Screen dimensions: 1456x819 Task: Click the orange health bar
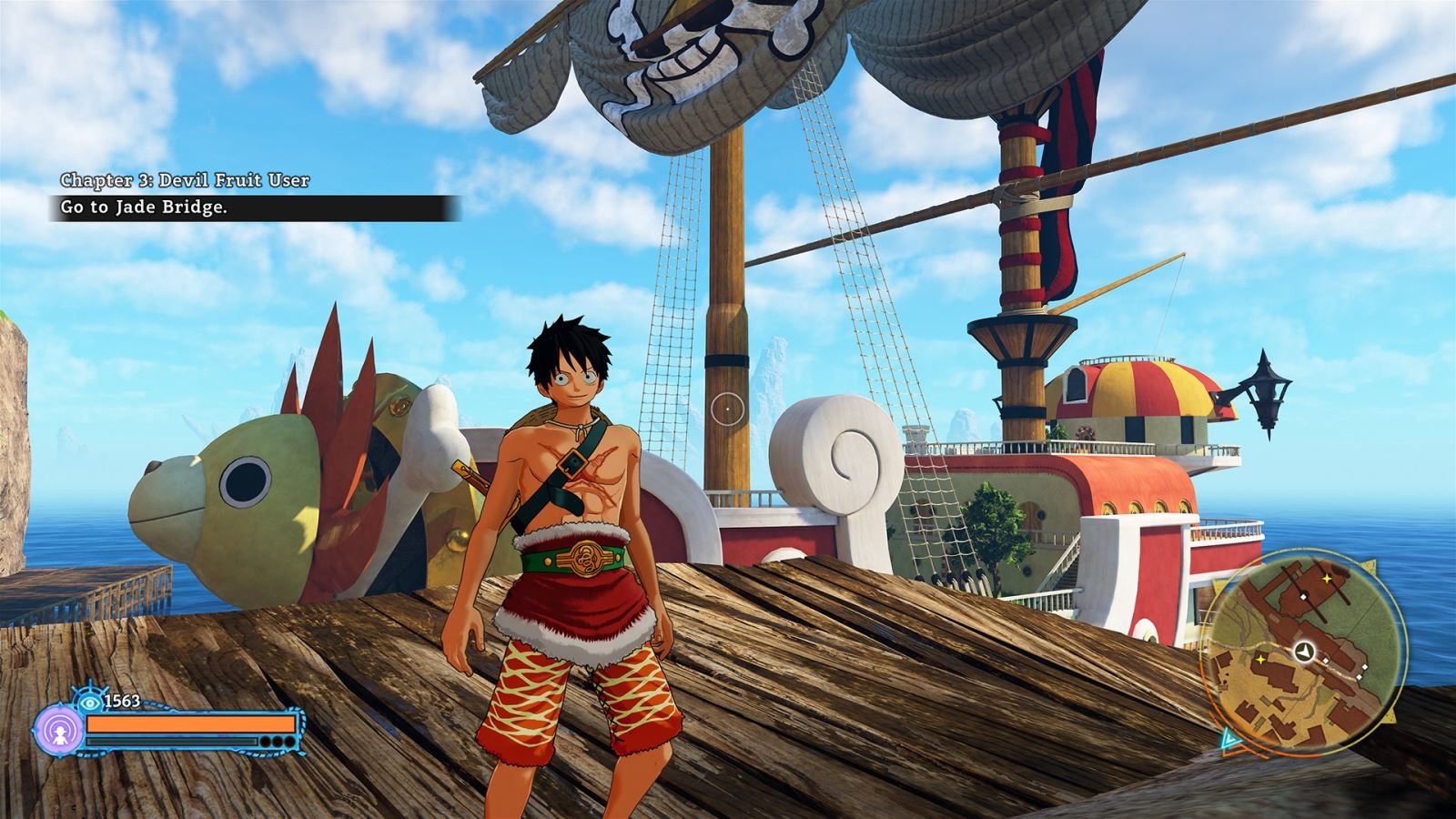click(191, 722)
